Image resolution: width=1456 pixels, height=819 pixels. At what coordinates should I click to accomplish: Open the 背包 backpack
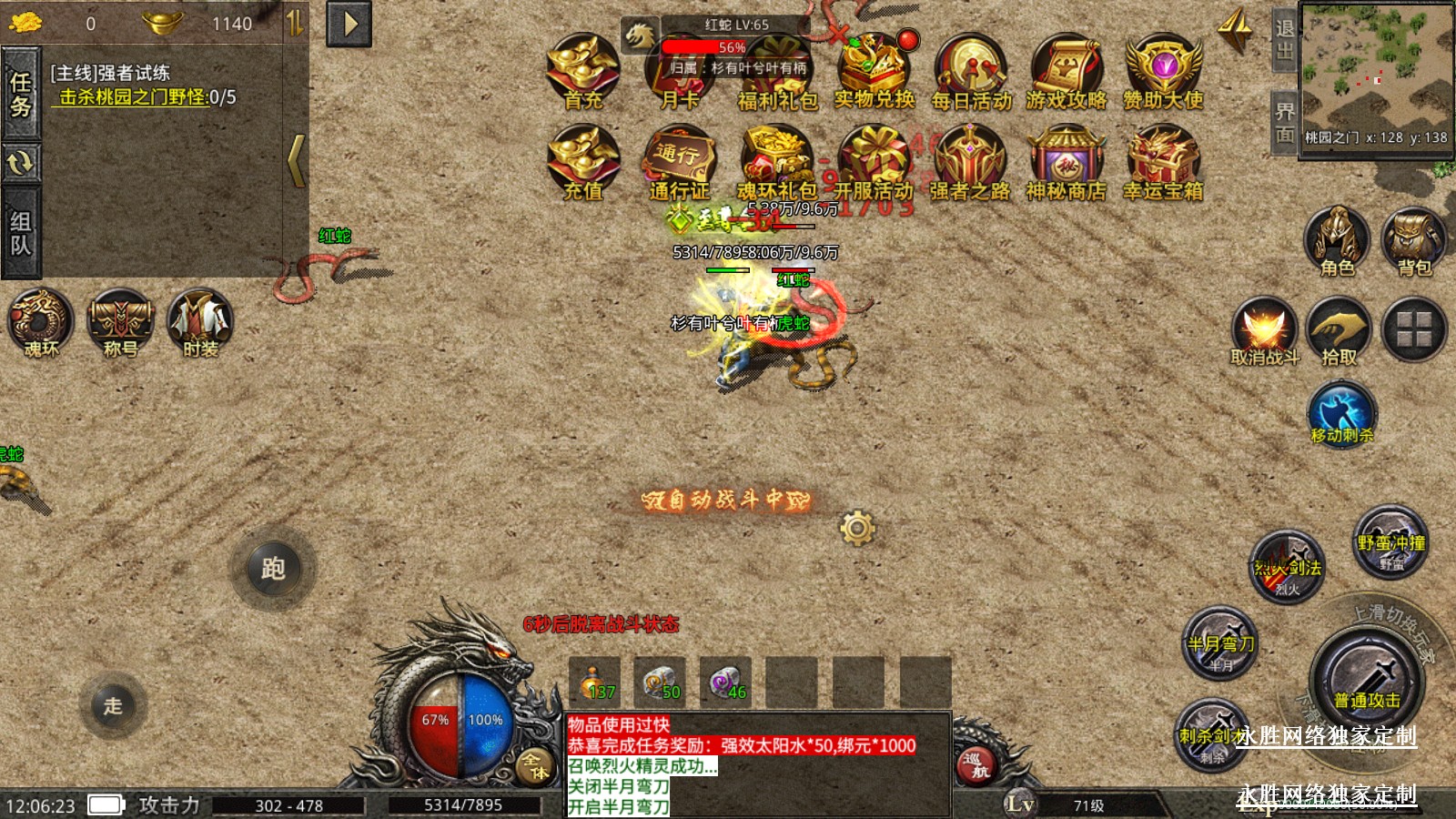click(1413, 241)
